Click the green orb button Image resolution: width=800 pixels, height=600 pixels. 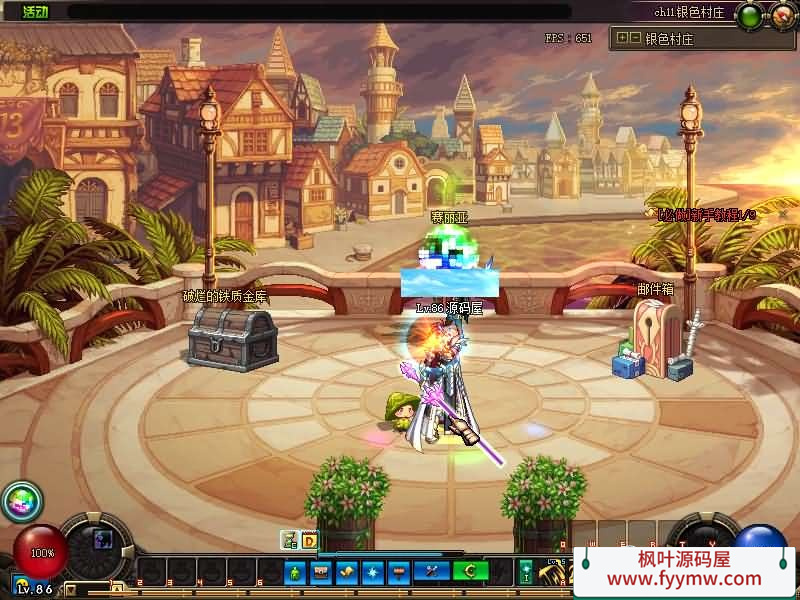[x=750, y=15]
